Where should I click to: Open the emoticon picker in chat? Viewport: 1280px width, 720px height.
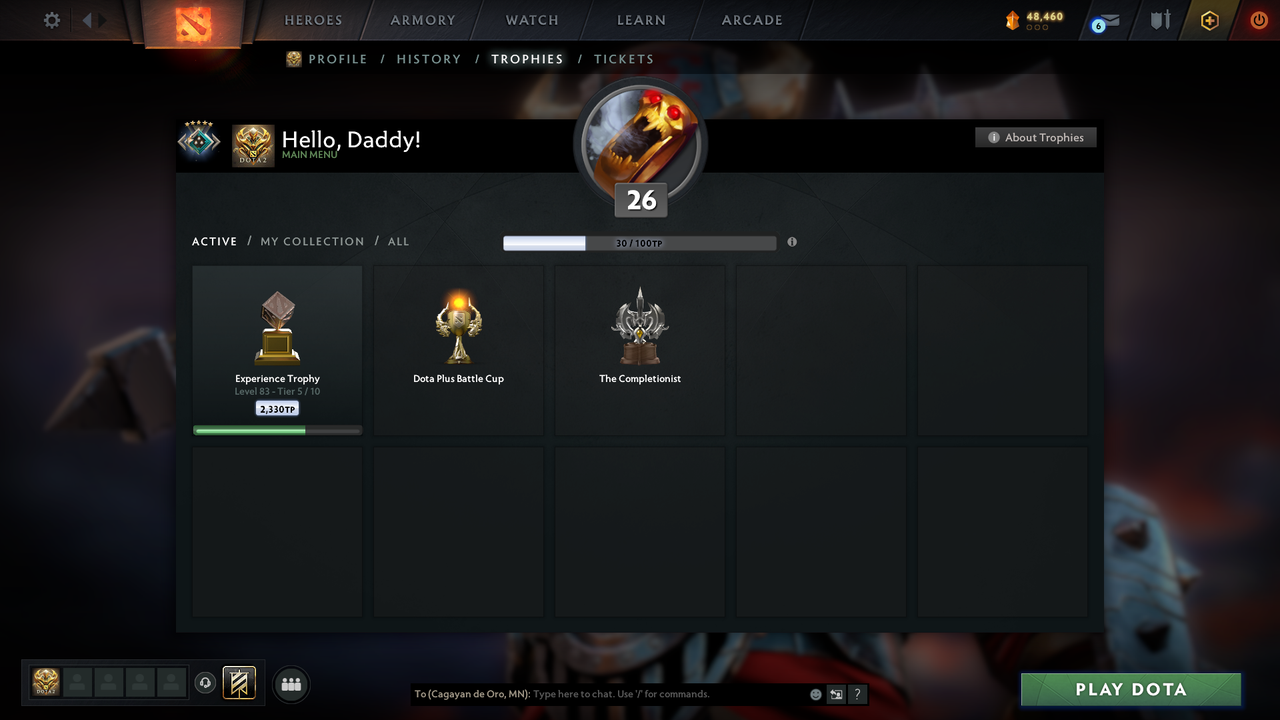click(x=815, y=693)
